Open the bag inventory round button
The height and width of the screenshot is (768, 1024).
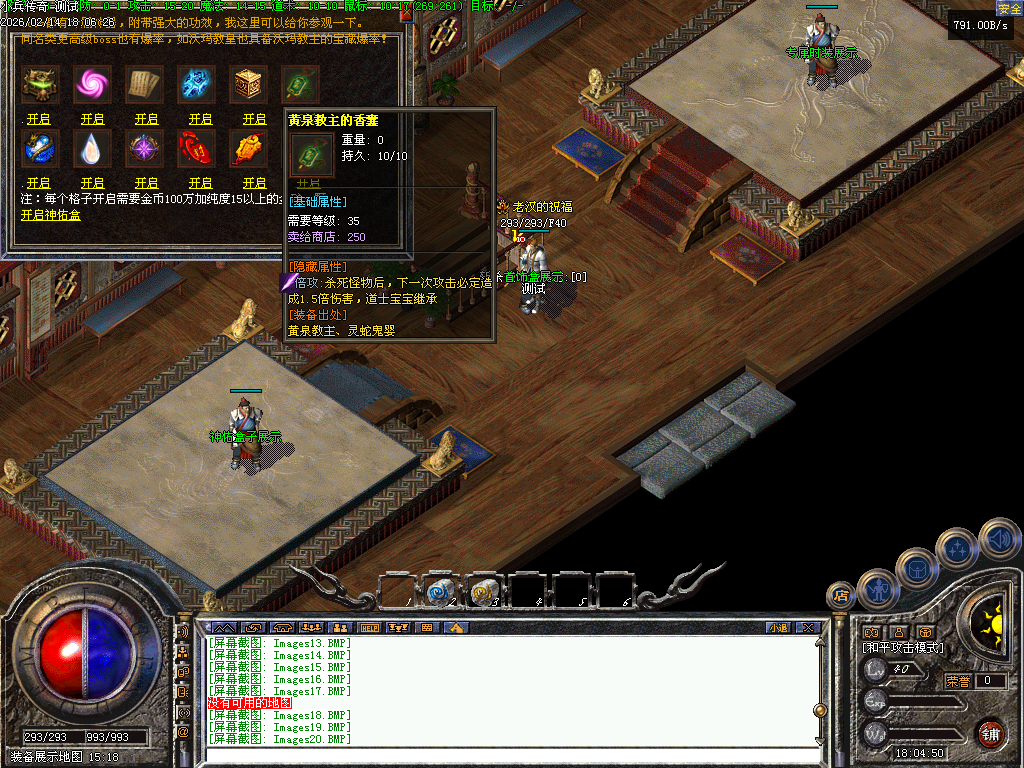916,568
